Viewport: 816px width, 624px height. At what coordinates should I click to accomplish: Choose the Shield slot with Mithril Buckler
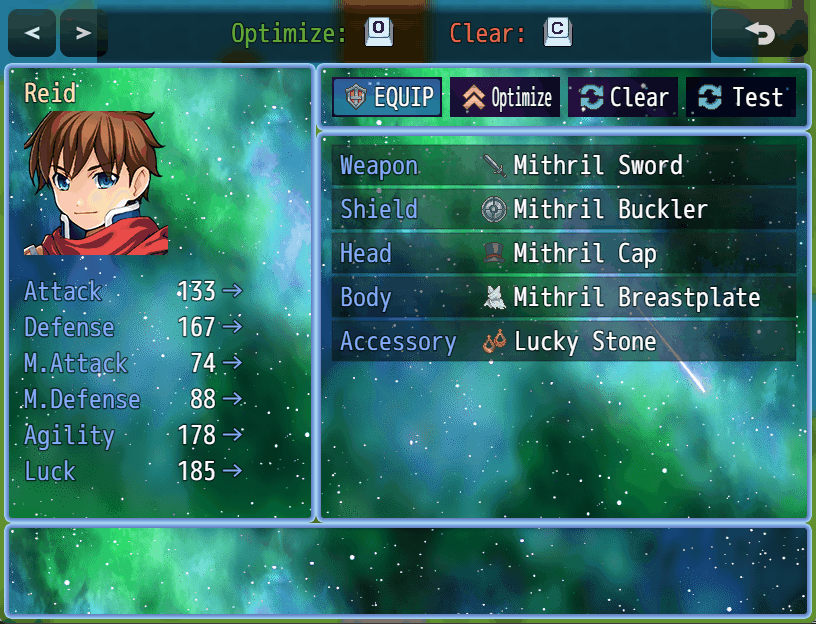click(564, 210)
